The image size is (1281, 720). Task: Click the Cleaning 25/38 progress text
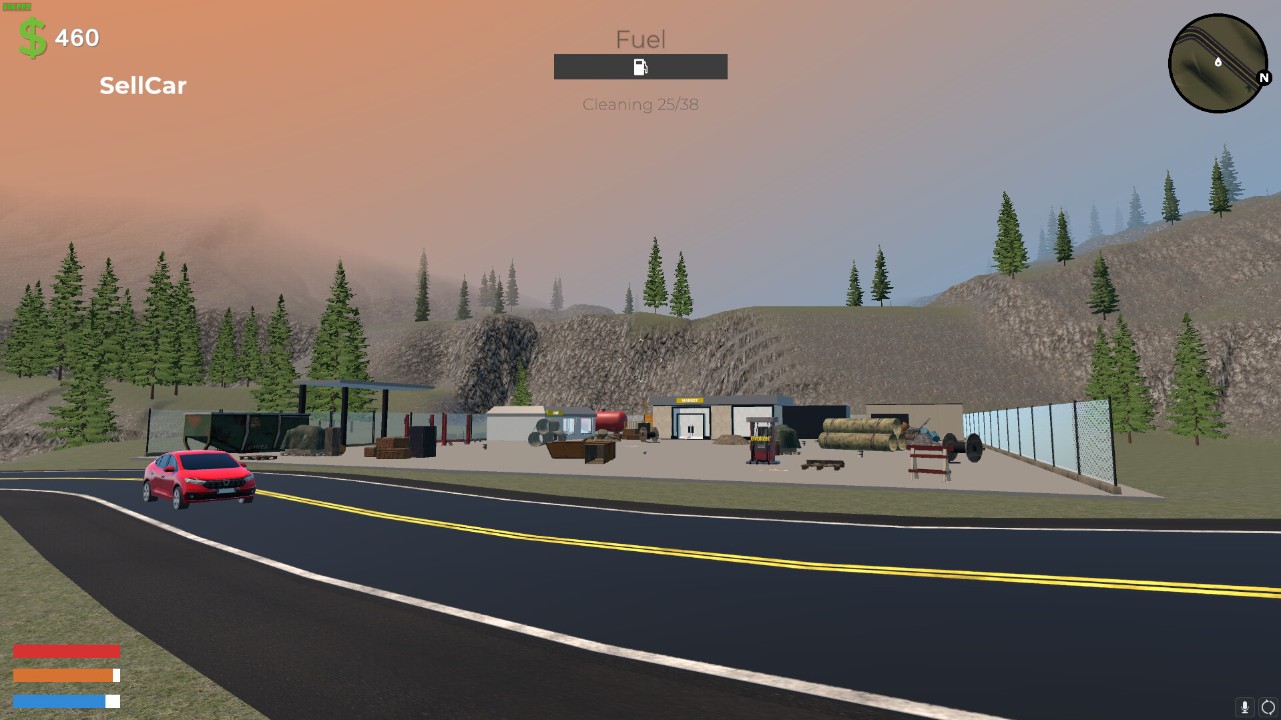pyautogui.click(x=640, y=104)
